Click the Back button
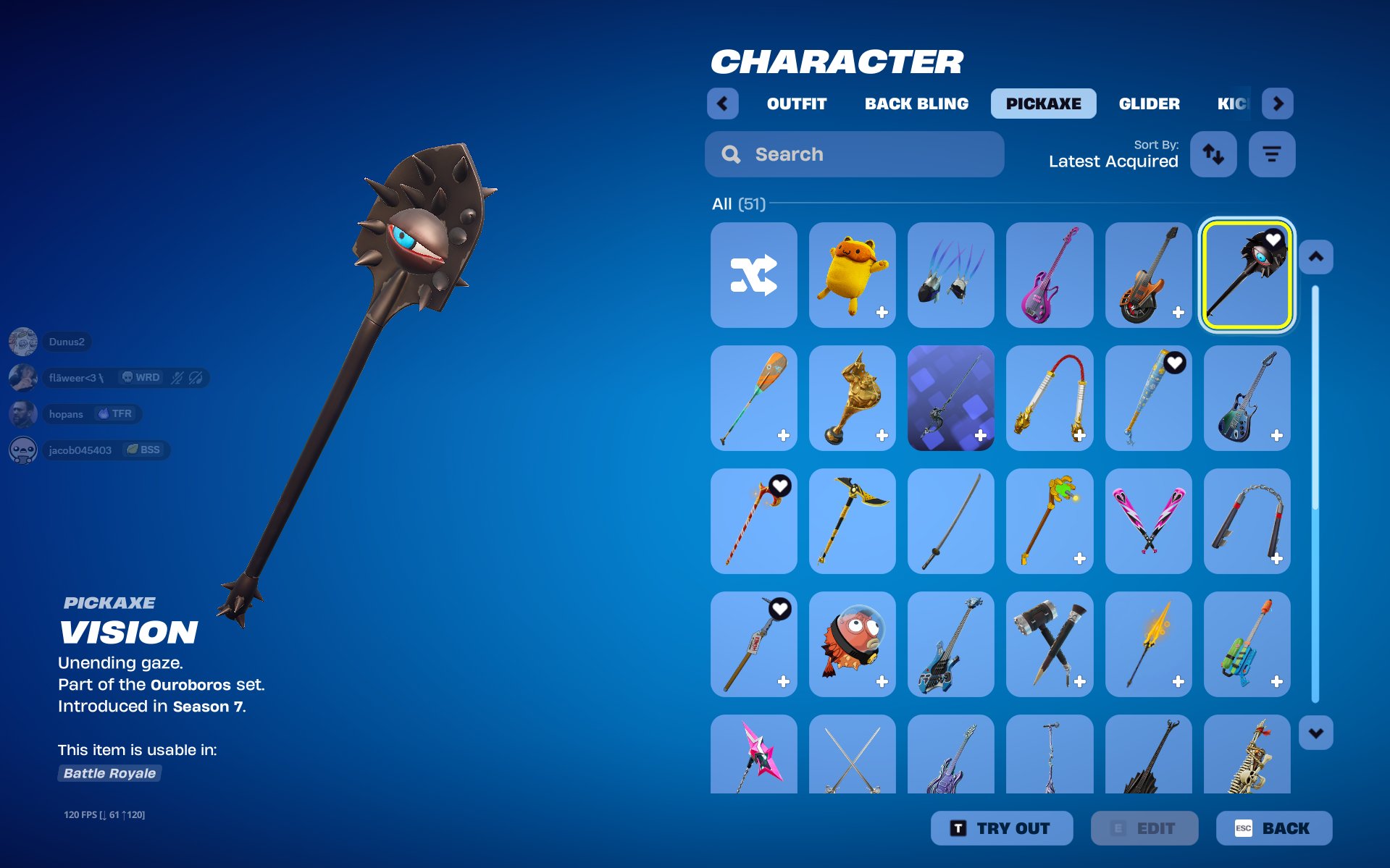This screenshot has height=868, width=1390. tap(1274, 828)
